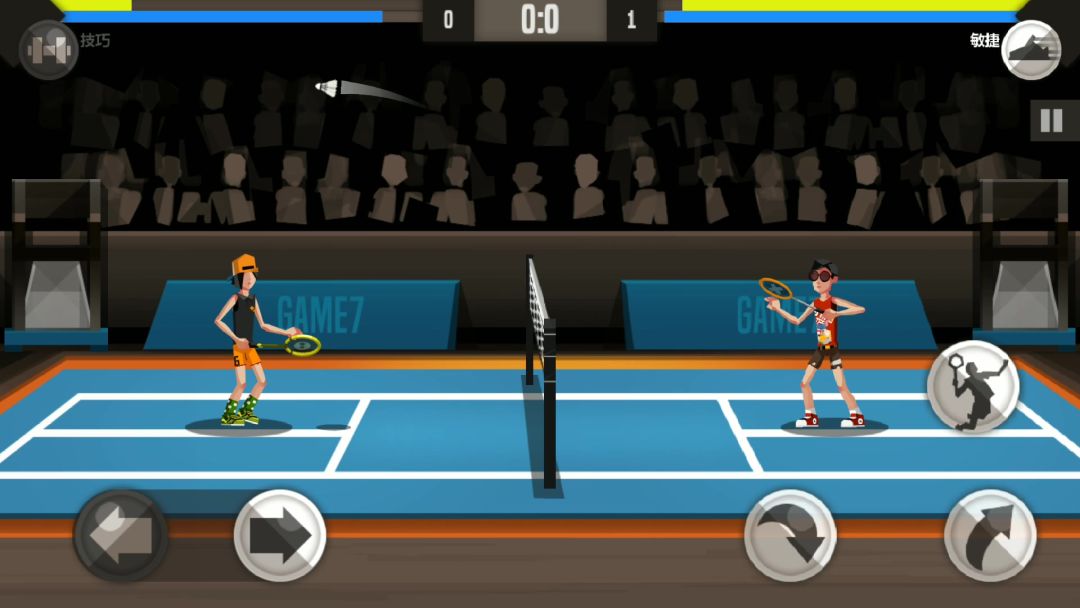Image resolution: width=1080 pixels, height=608 pixels.
Task: Tap the sneaker agility icon
Action: tap(1031, 49)
